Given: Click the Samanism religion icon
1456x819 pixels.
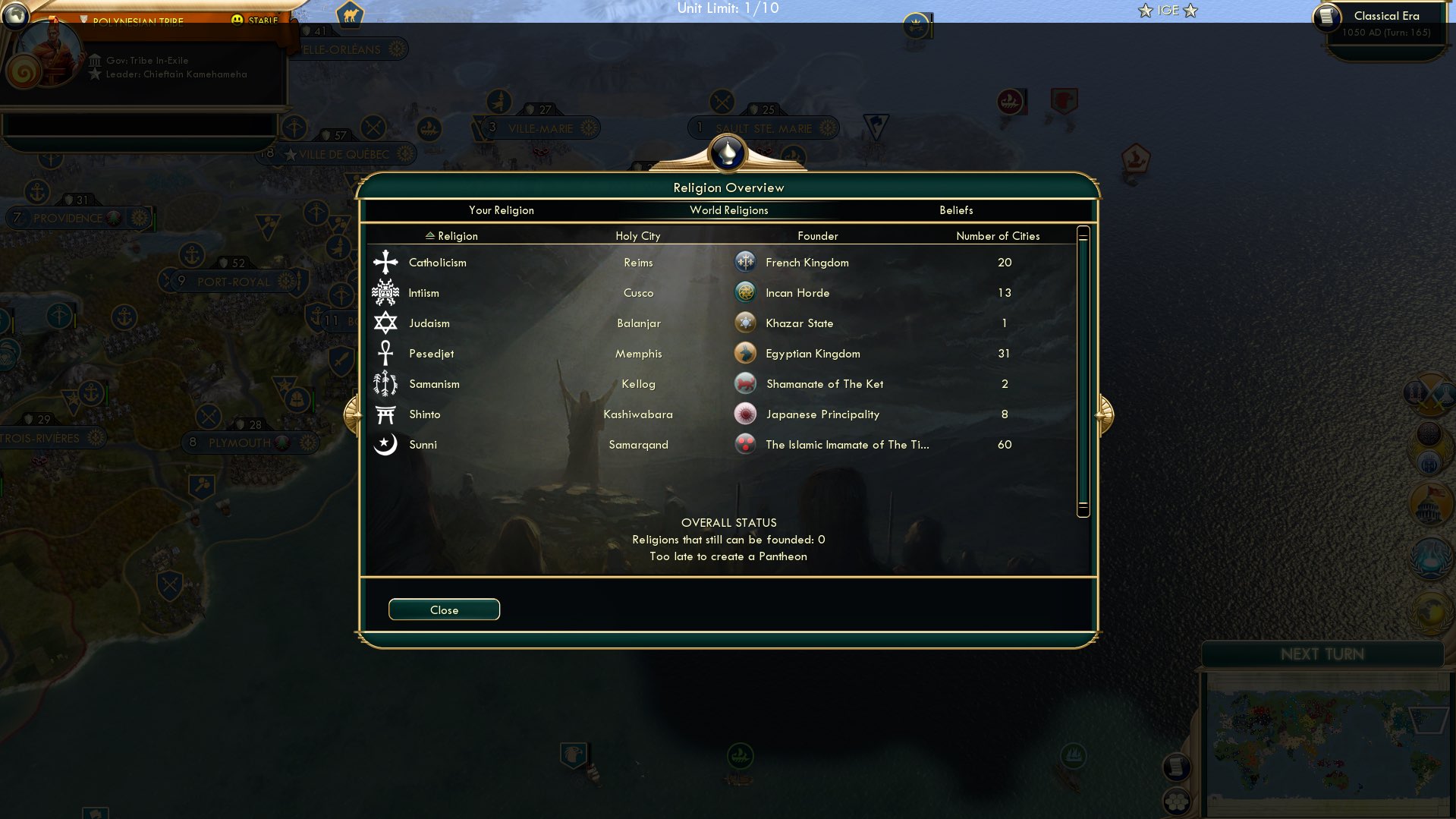Looking at the screenshot, I should pyautogui.click(x=385, y=383).
